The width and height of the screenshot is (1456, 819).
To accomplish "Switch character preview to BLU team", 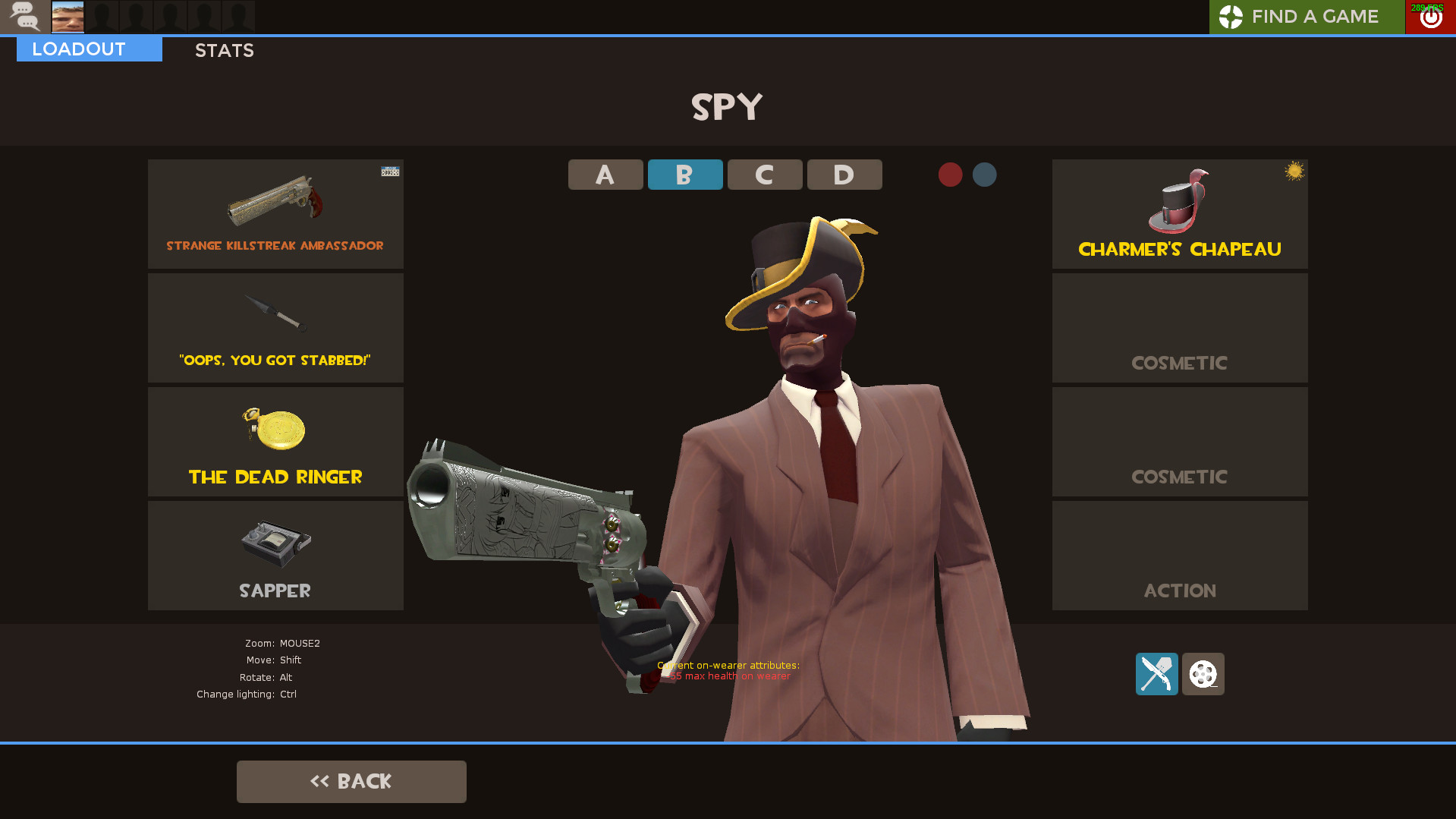I will (984, 174).
